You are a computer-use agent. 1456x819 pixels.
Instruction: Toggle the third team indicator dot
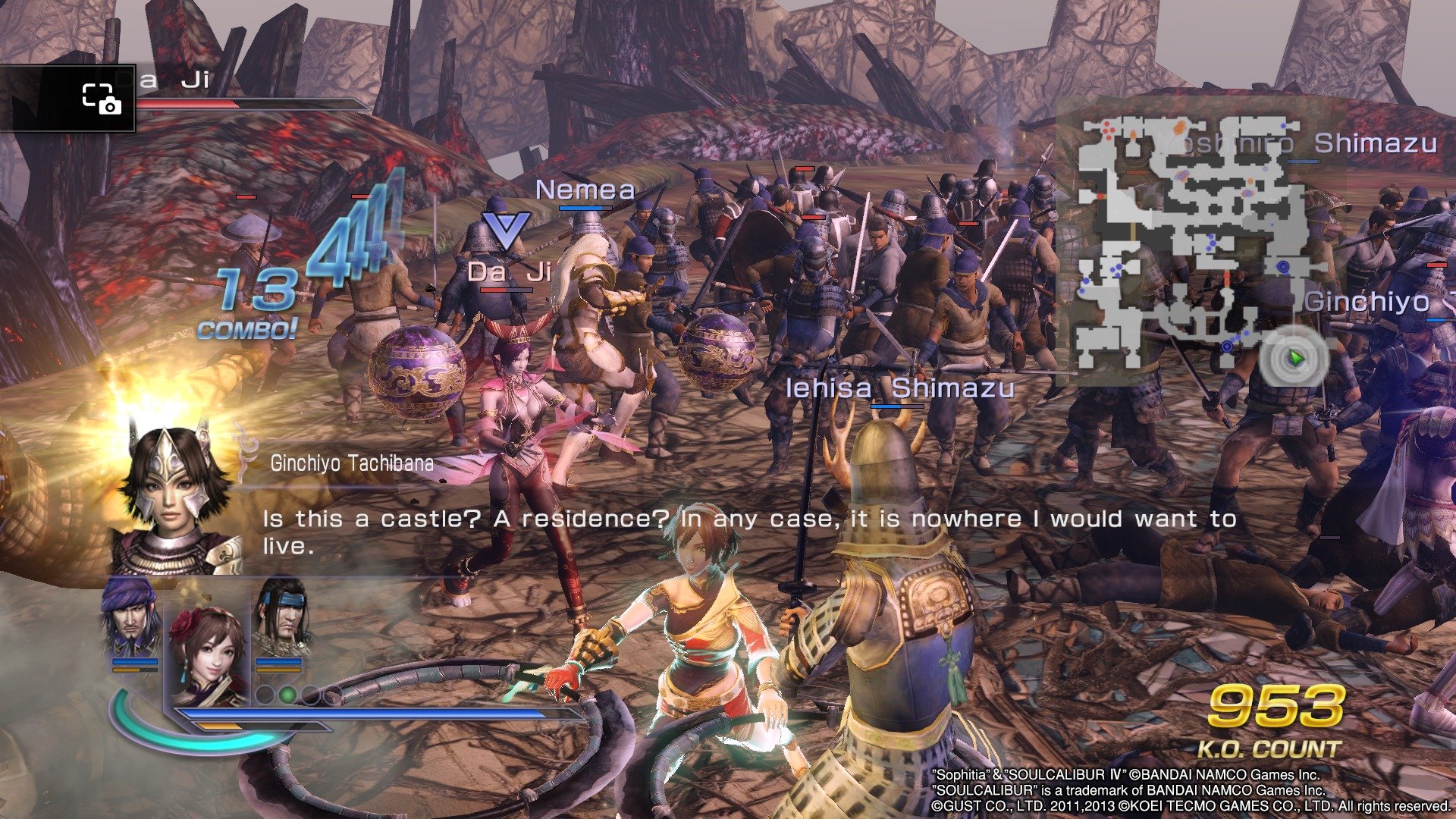(311, 695)
